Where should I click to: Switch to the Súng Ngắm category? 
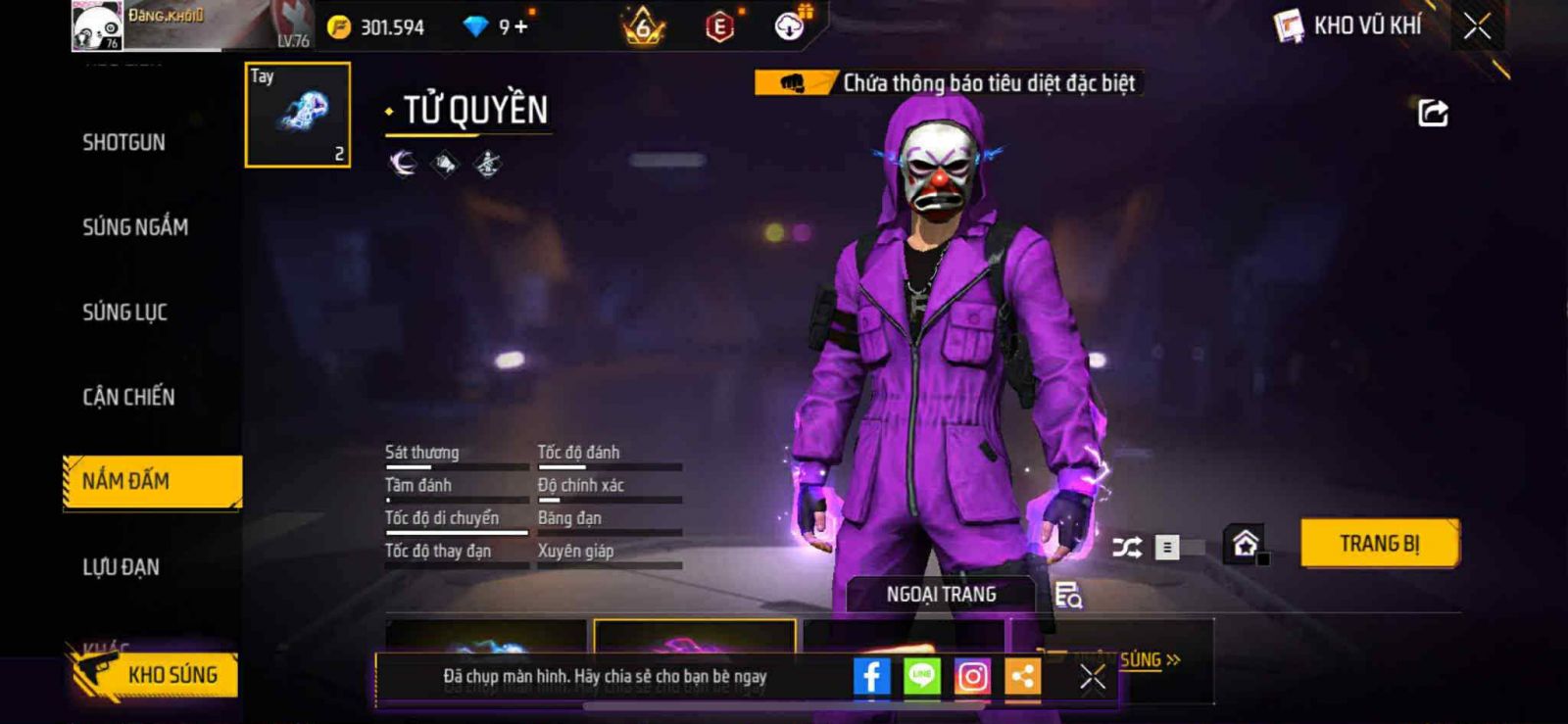point(135,227)
